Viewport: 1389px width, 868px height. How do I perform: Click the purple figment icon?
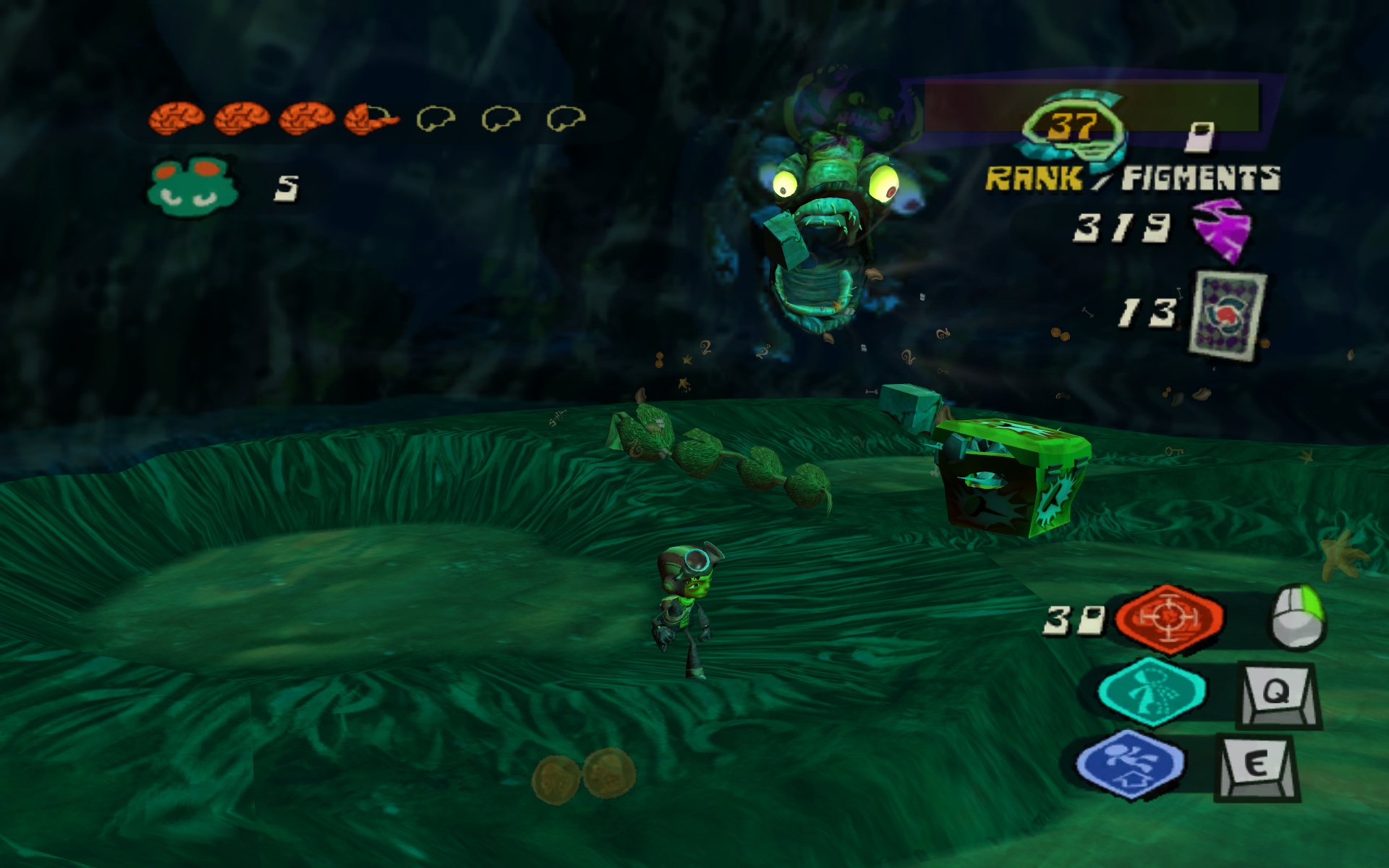(x=1221, y=231)
